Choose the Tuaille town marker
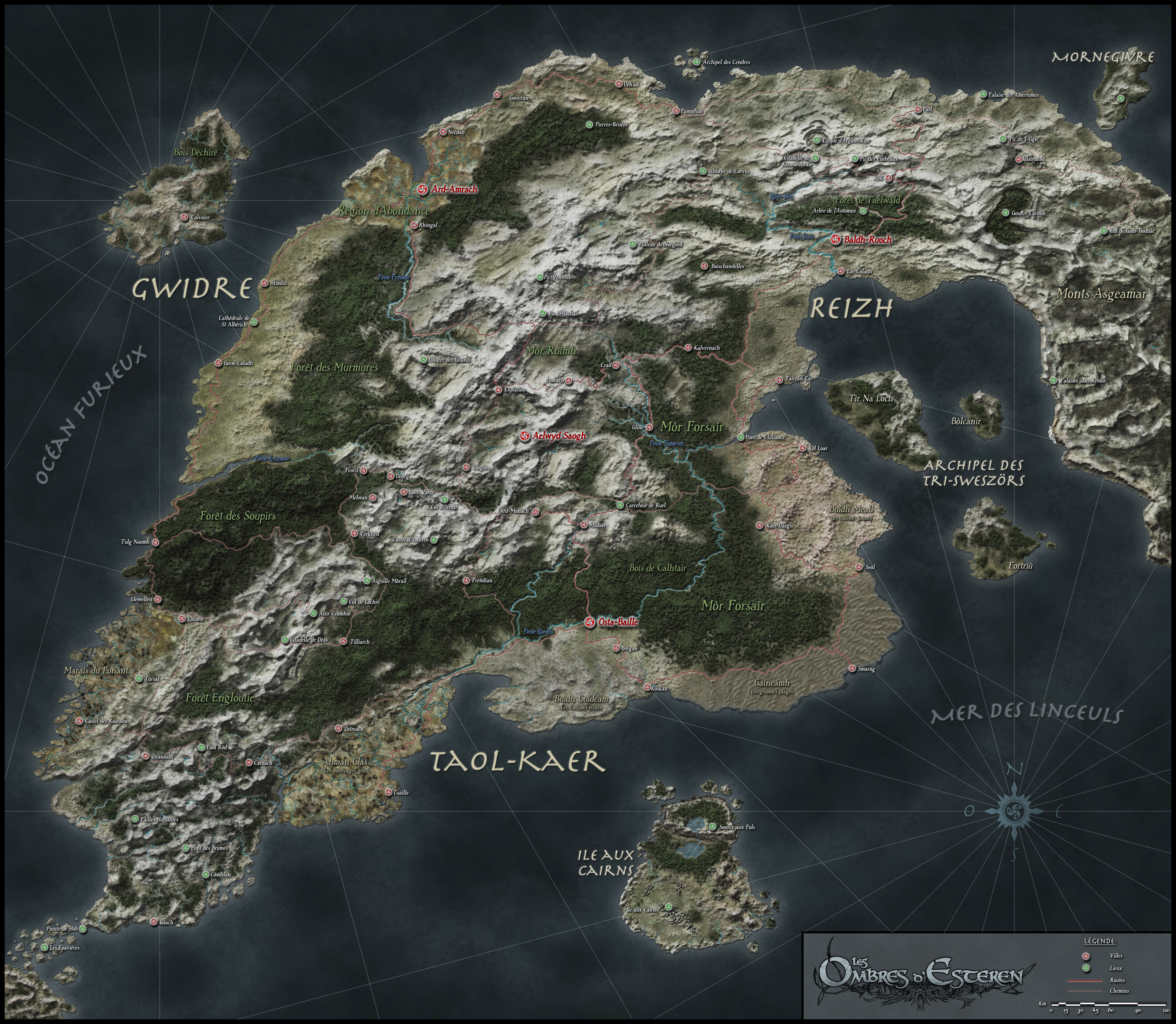This screenshot has height=1024, width=1176. [388, 793]
